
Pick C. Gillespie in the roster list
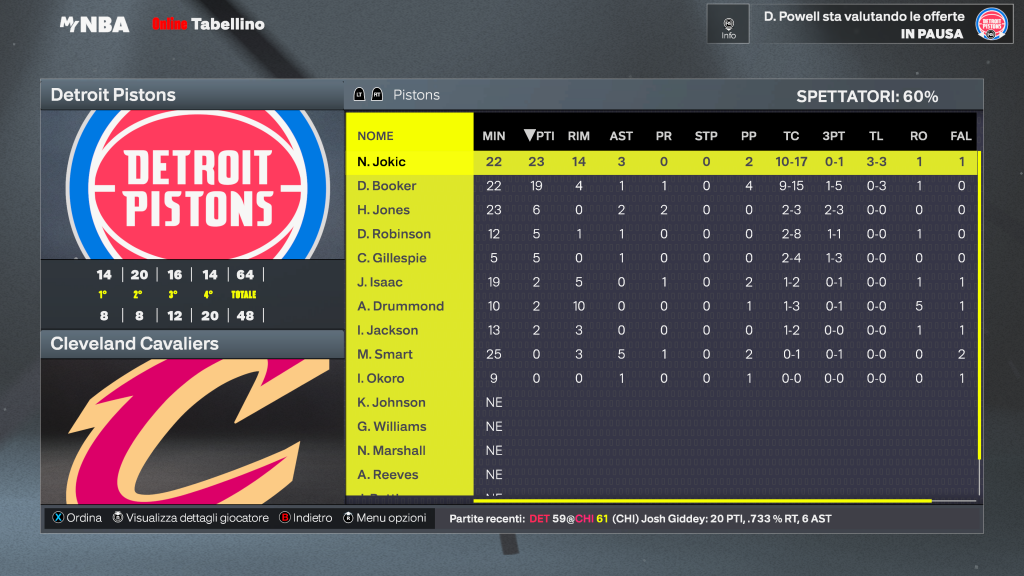pyautogui.click(x=392, y=258)
